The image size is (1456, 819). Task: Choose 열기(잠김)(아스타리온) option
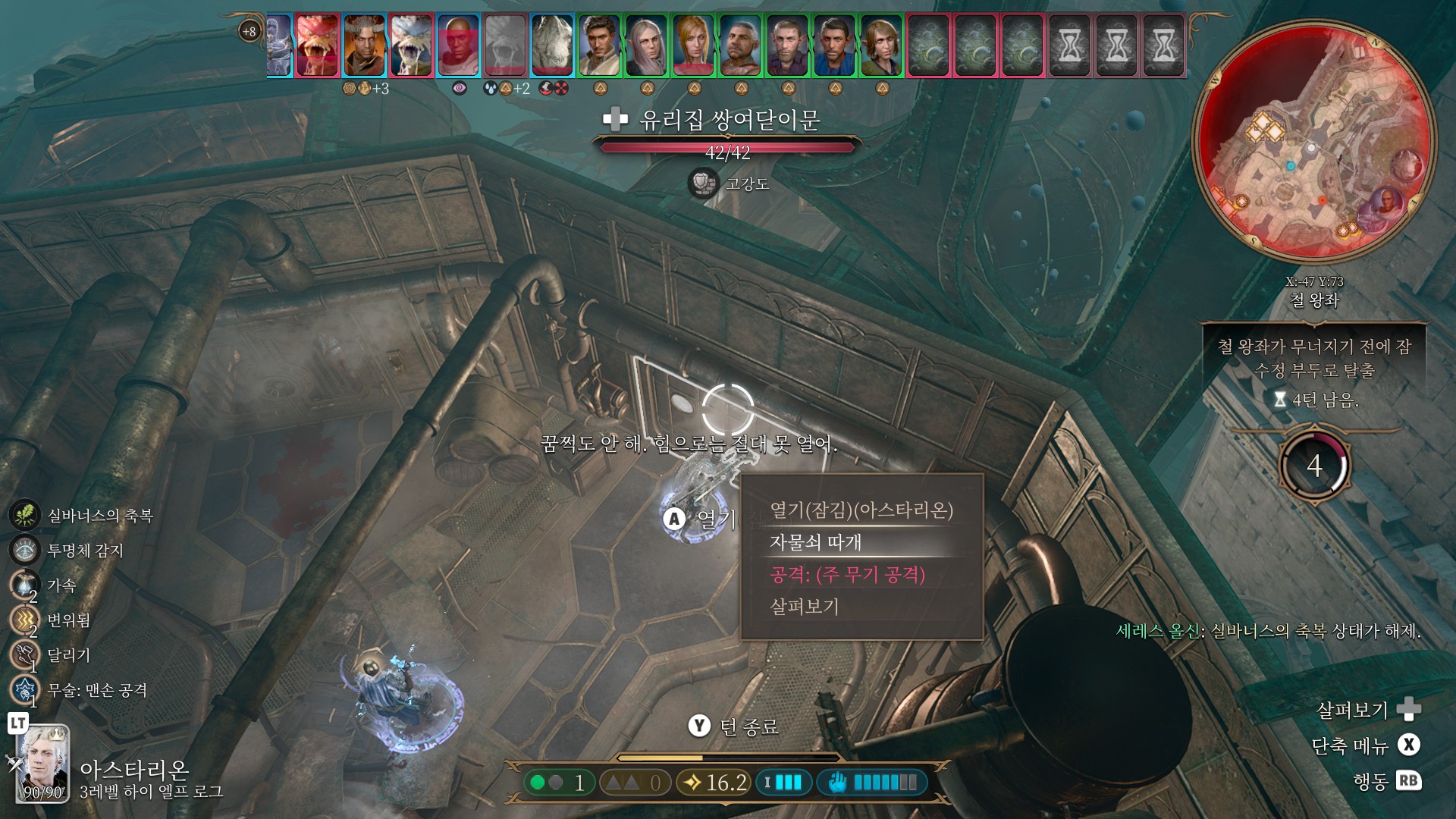click(x=861, y=510)
